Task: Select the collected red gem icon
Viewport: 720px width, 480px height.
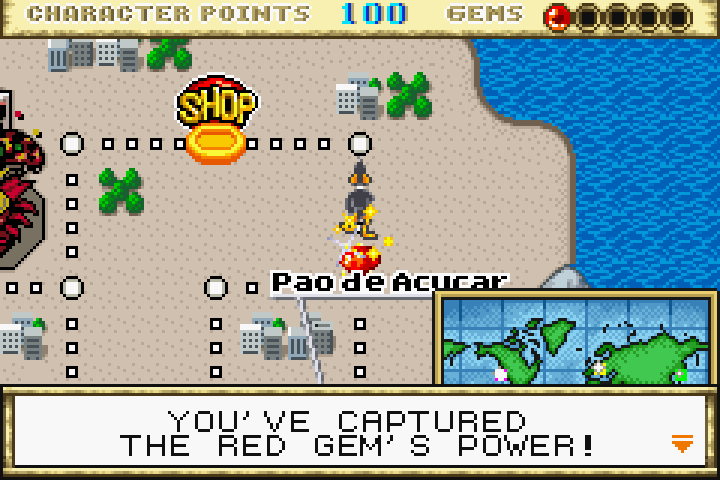Action: (x=557, y=16)
